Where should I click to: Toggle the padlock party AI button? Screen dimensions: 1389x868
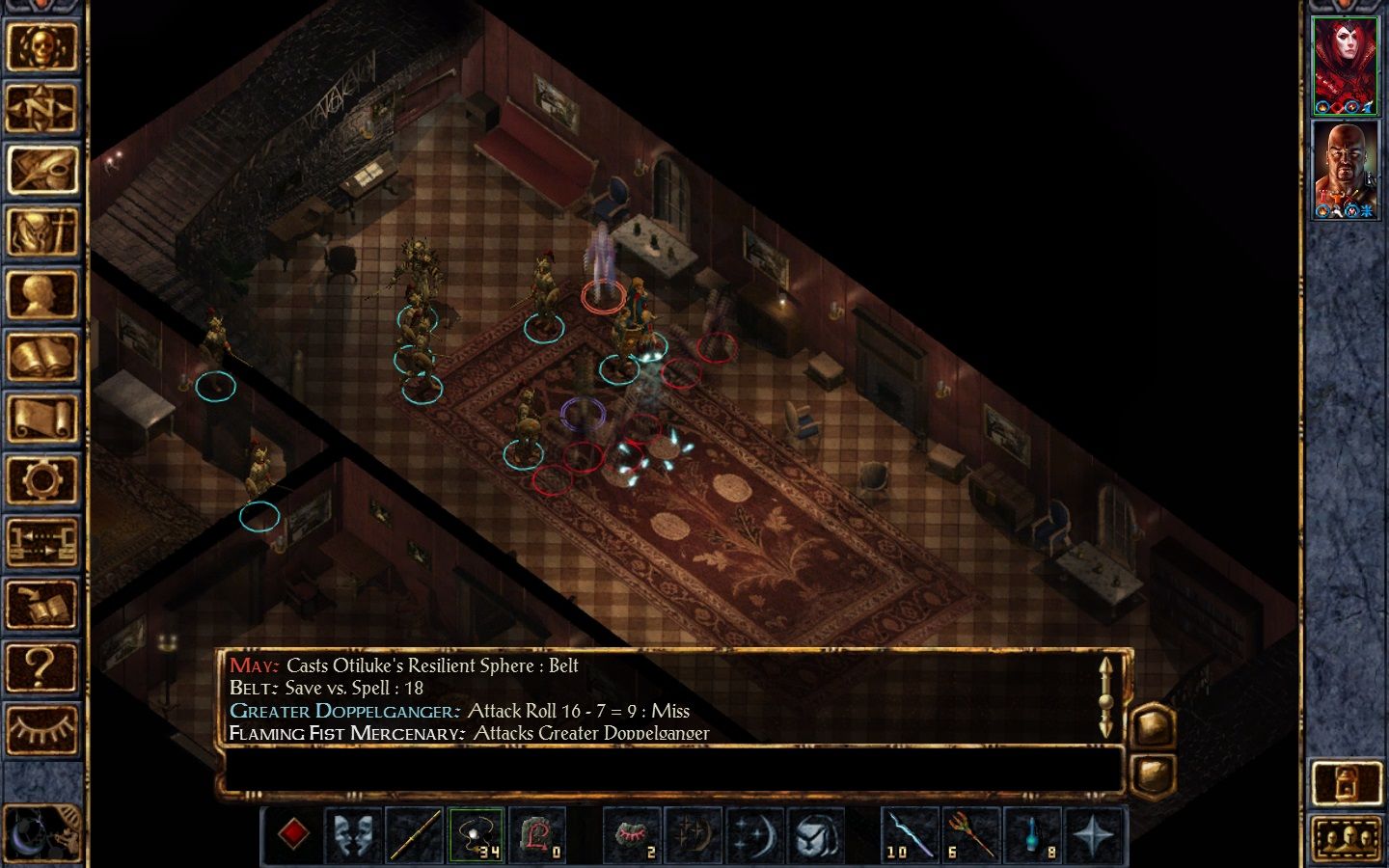tap(1346, 783)
